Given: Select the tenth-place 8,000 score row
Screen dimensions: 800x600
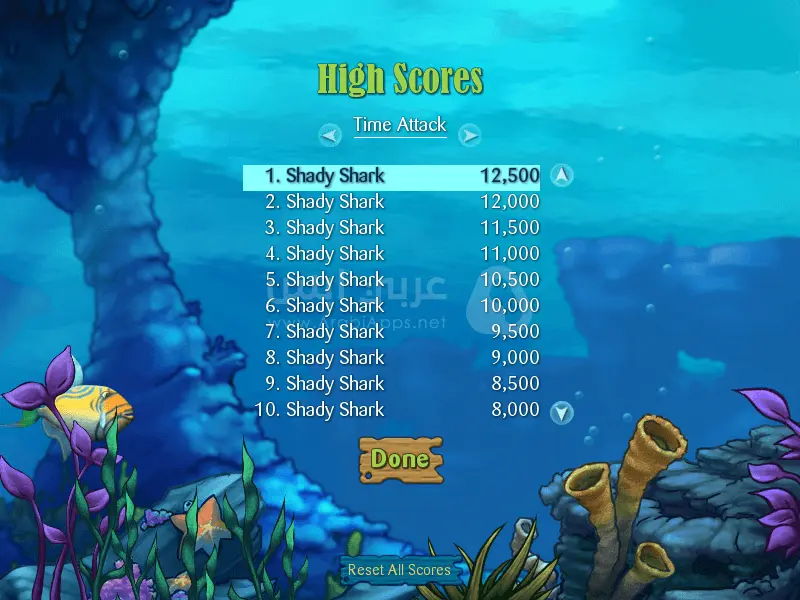Looking at the screenshot, I should [391, 410].
